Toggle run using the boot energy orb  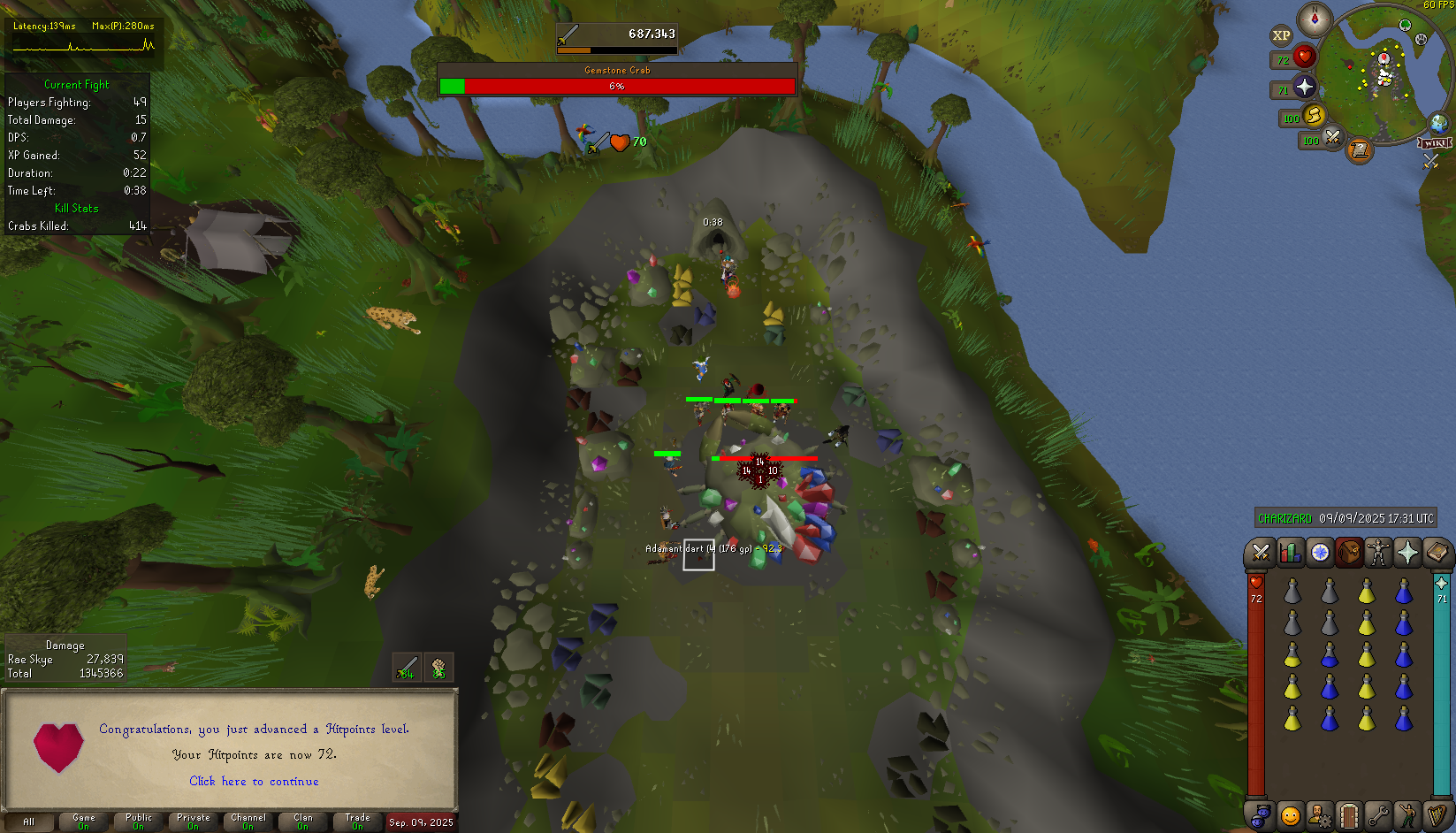pyautogui.click(x=1314, y=115)
